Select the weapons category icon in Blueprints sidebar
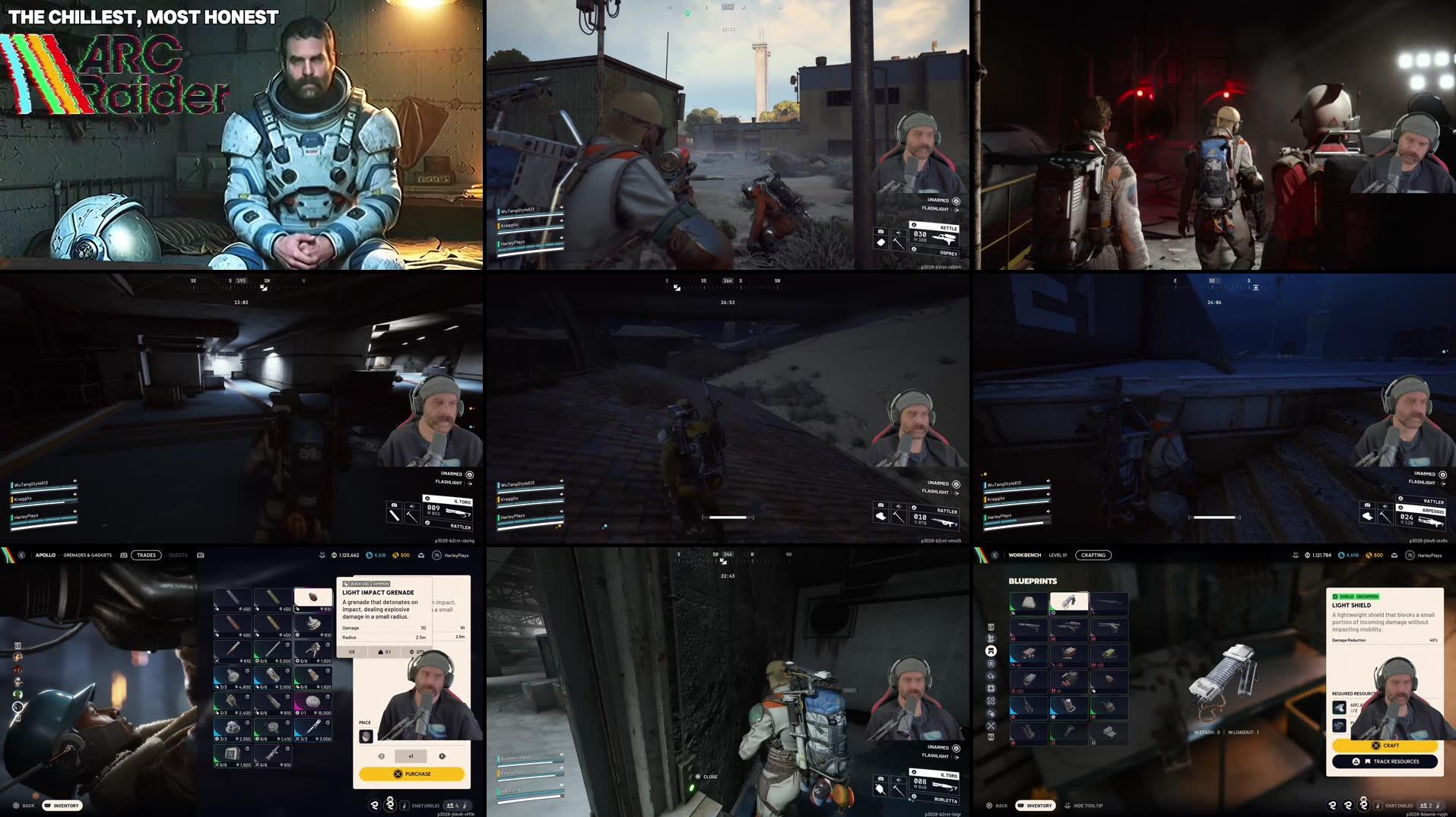This screenshot has height=817, width=1456. [991, 638]
